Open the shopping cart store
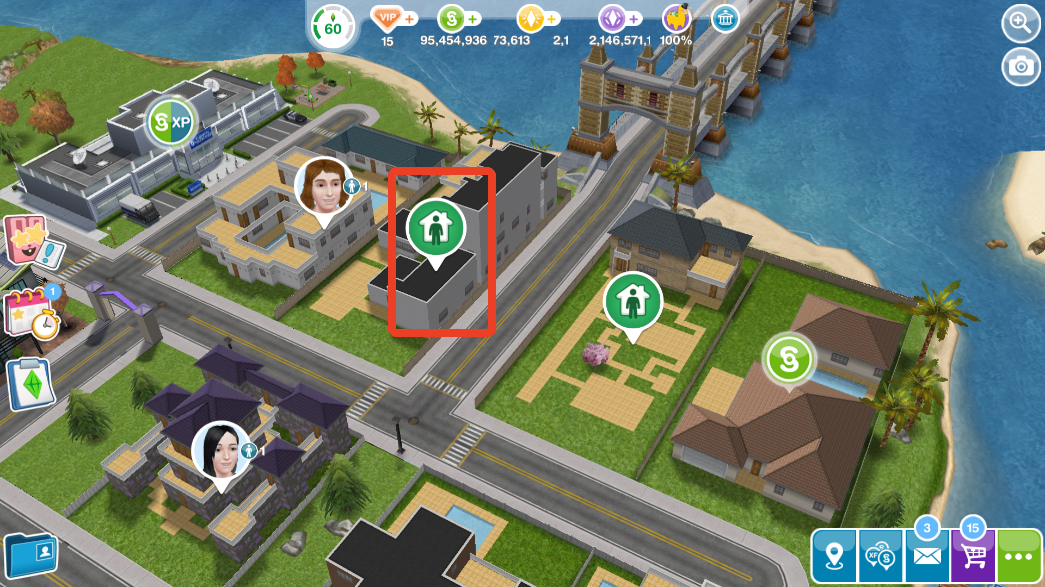This screenshot has height=587, width=1045. (972, 555)
